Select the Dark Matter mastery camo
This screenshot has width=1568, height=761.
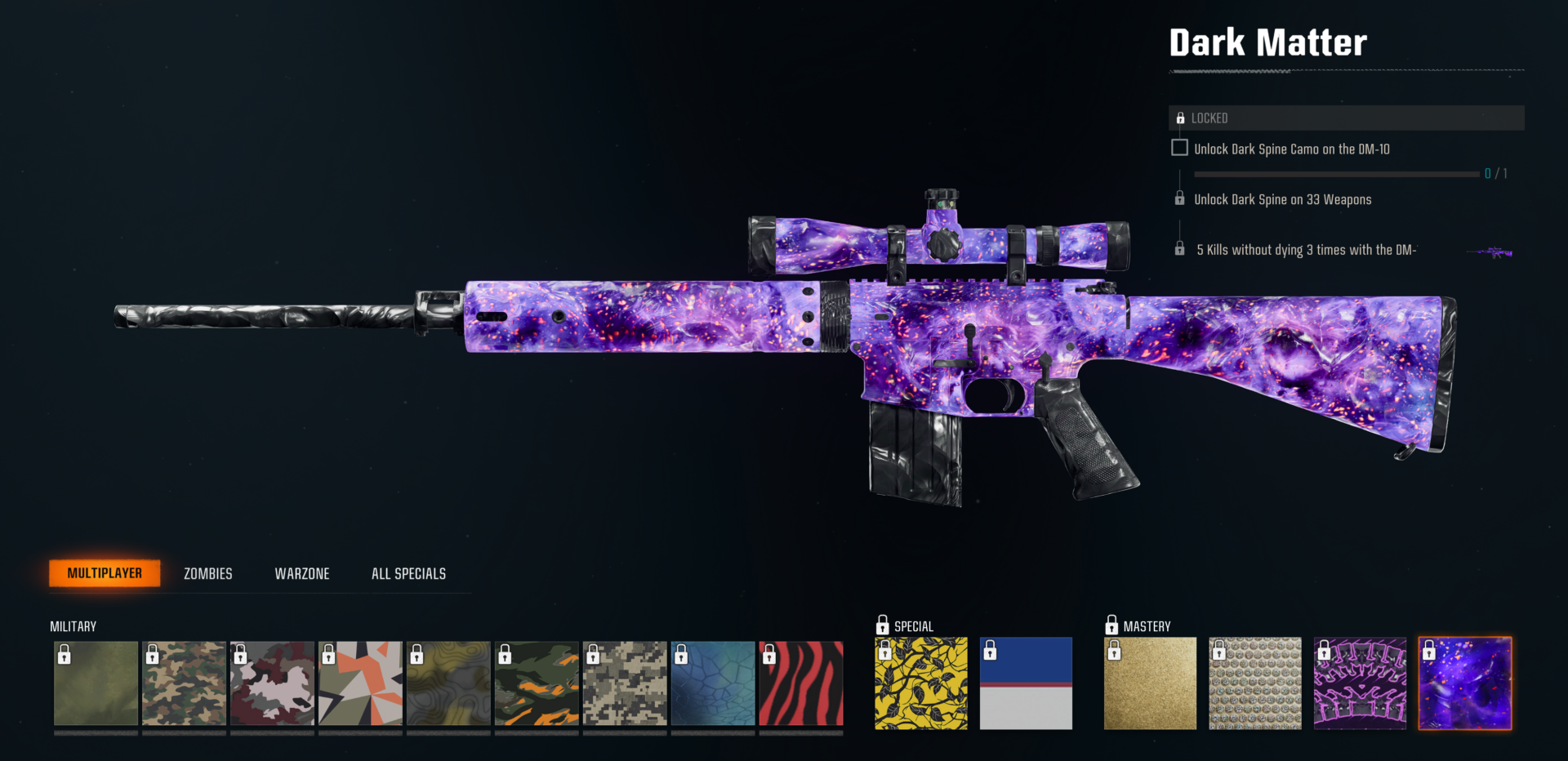pos(1465,683)
